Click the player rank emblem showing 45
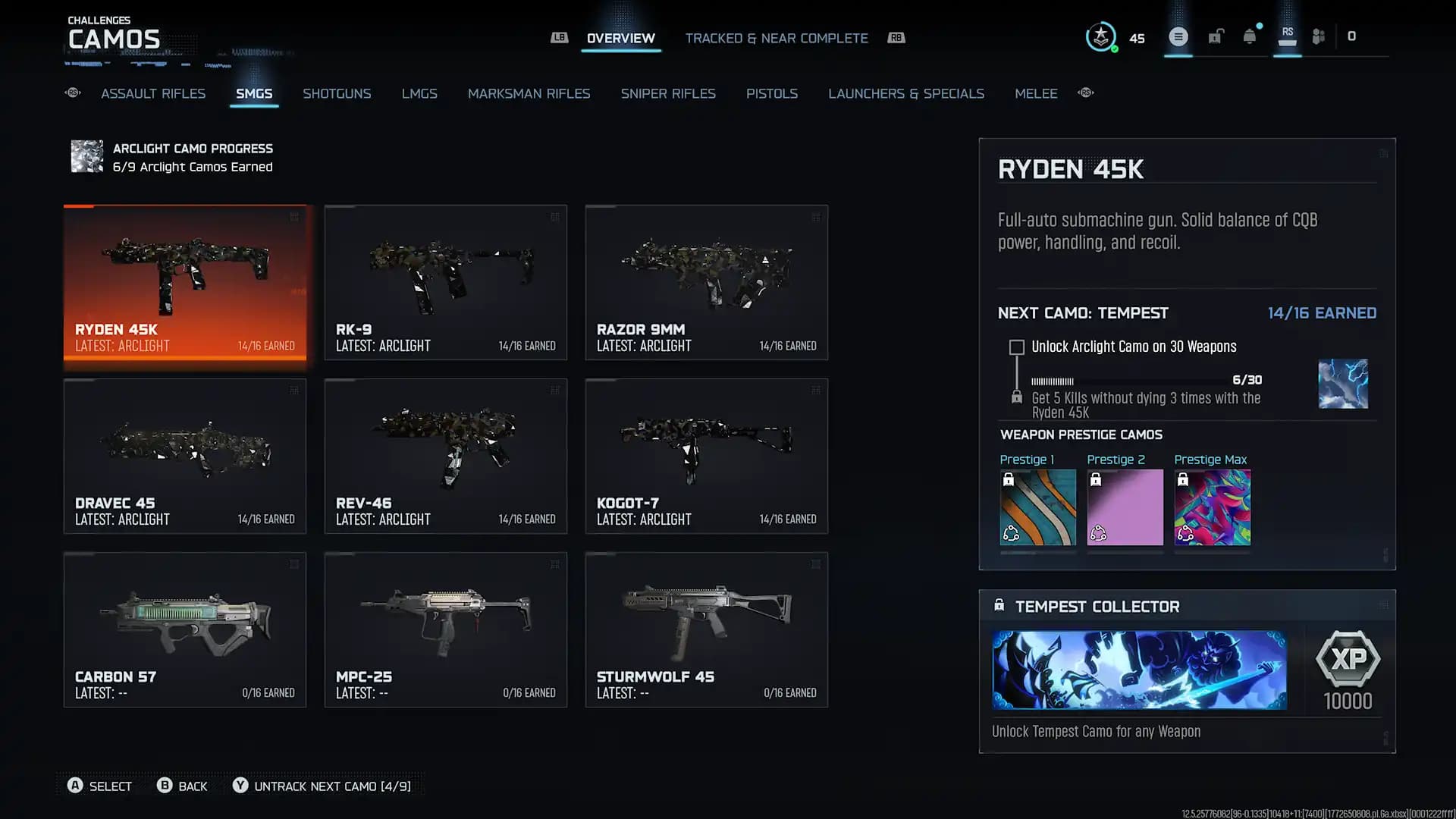 pyautogui.click(x=1101, y=36)
